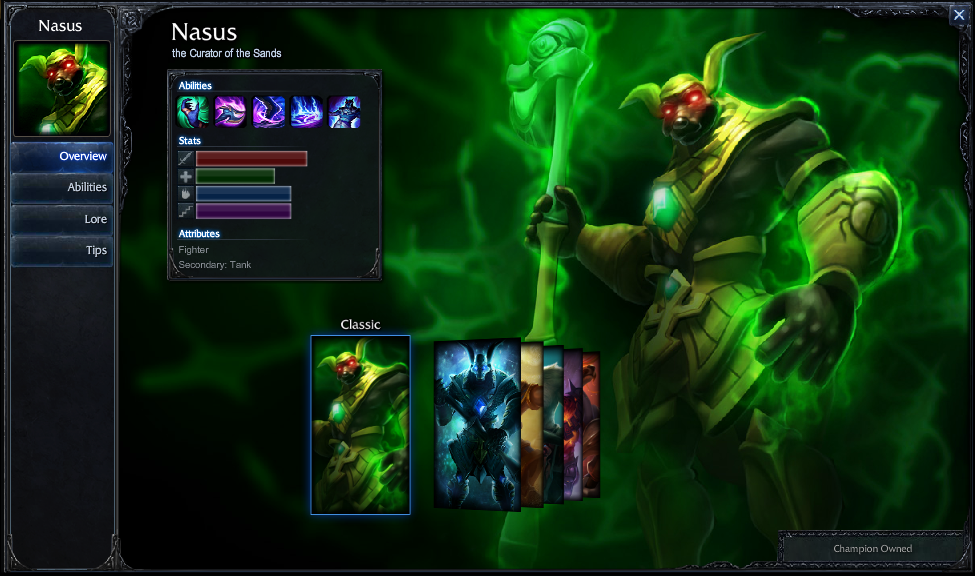
Task: Click Nasus's portrait in the sidebar
Action: [x=61, y=89]
